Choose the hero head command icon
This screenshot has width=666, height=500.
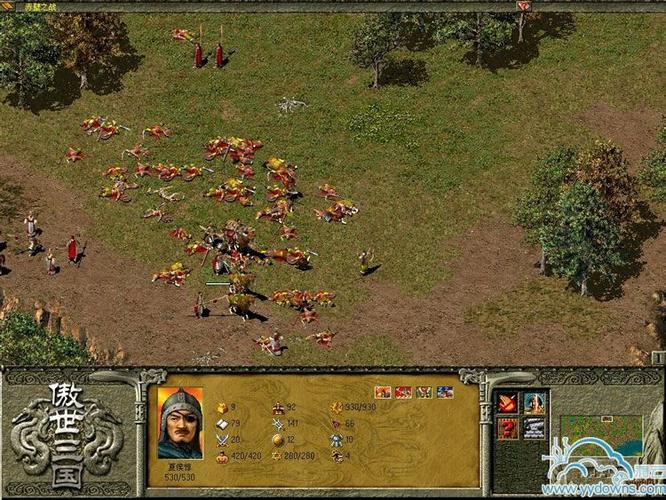coord(534,403)
